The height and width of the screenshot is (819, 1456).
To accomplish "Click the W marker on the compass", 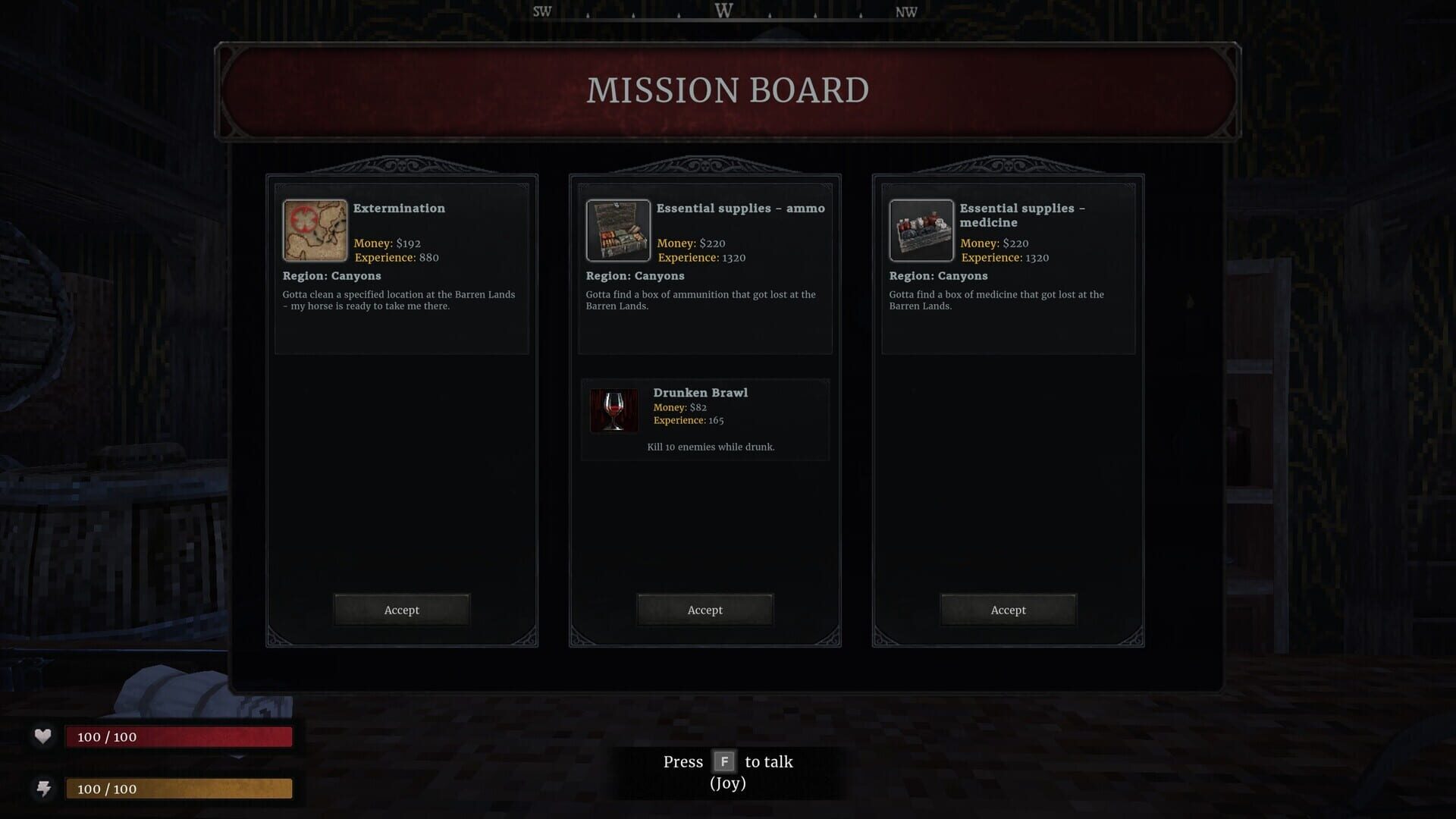I will pos(723,11).
